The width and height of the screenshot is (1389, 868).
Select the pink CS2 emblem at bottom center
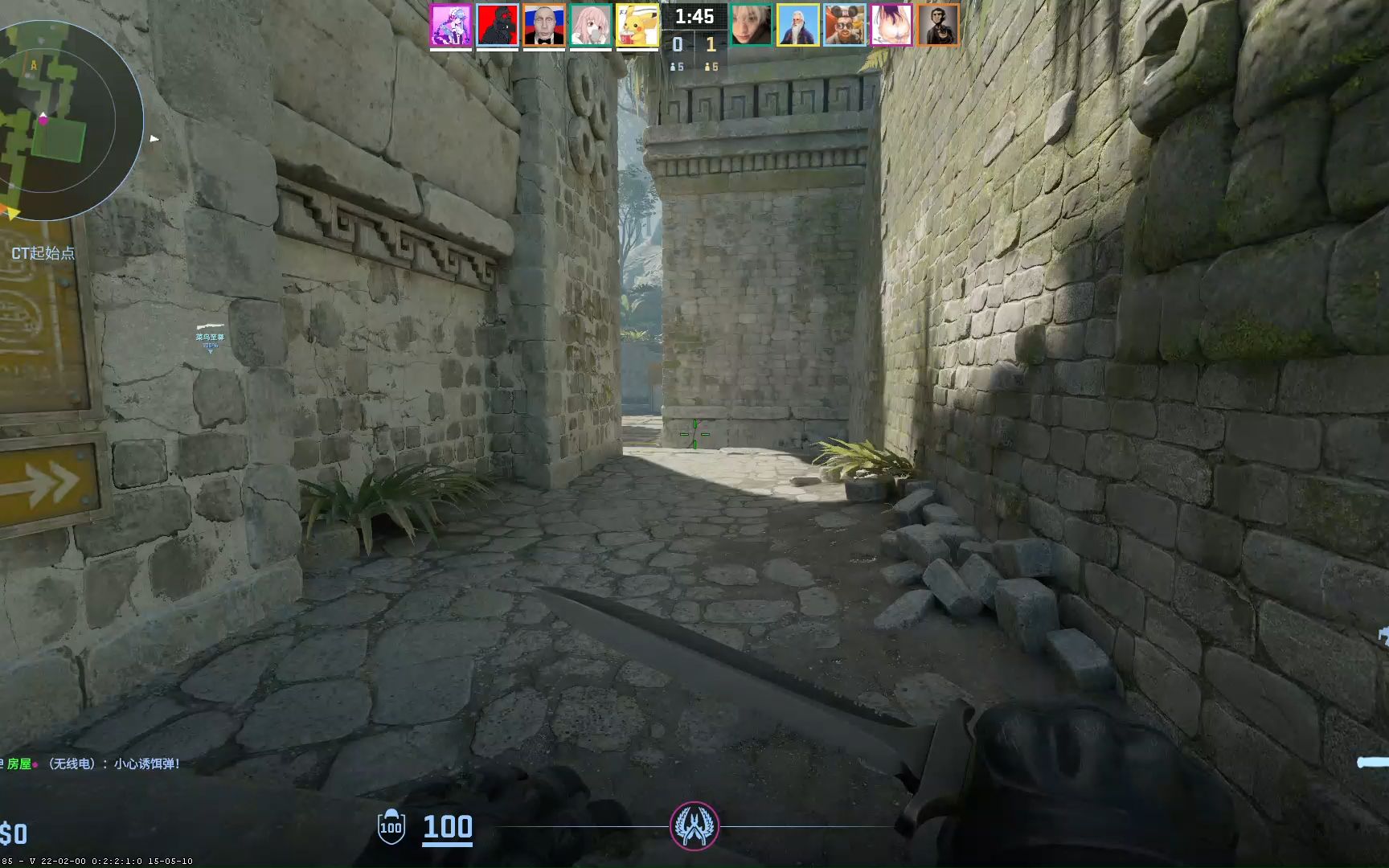point(694,825)
